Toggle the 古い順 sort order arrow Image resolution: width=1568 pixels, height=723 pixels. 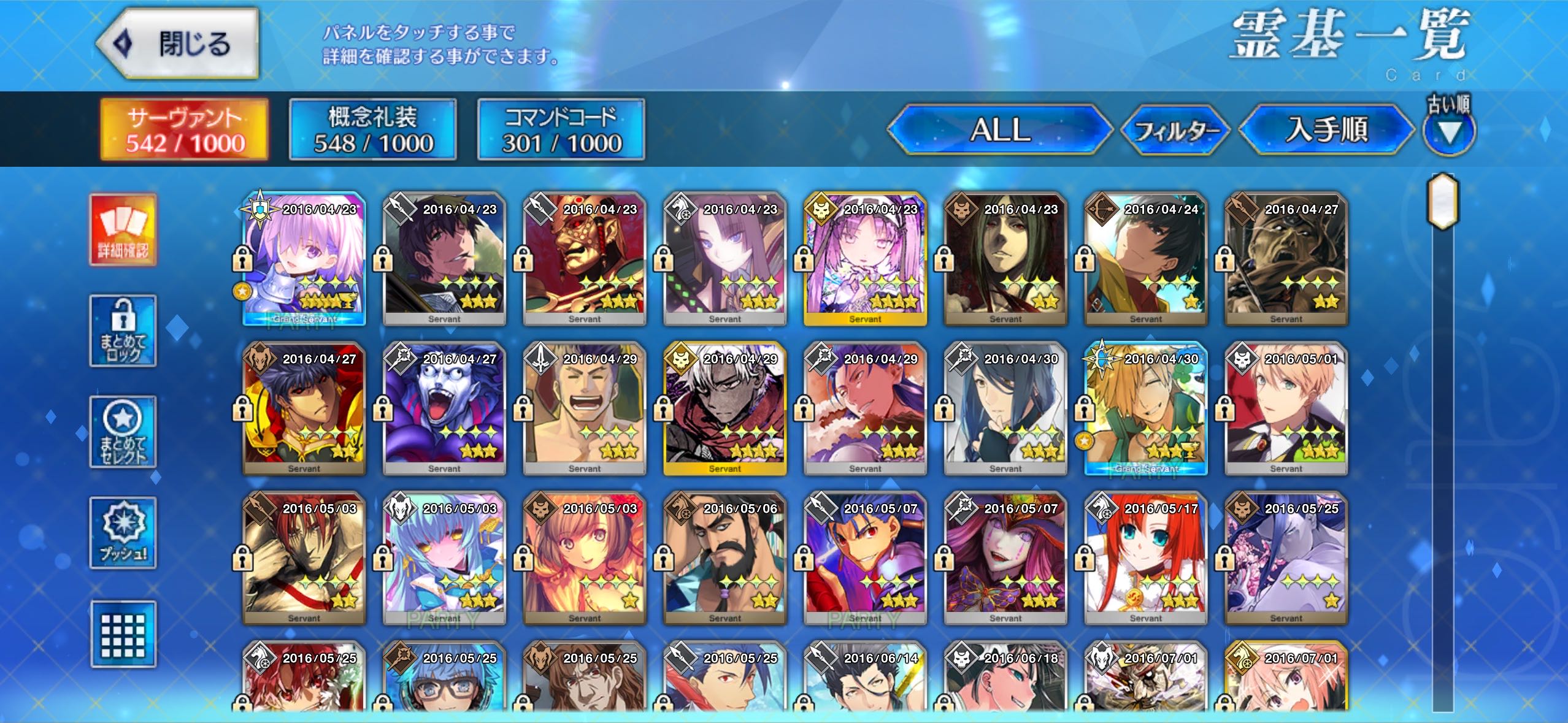click(x=1449, y=131)
